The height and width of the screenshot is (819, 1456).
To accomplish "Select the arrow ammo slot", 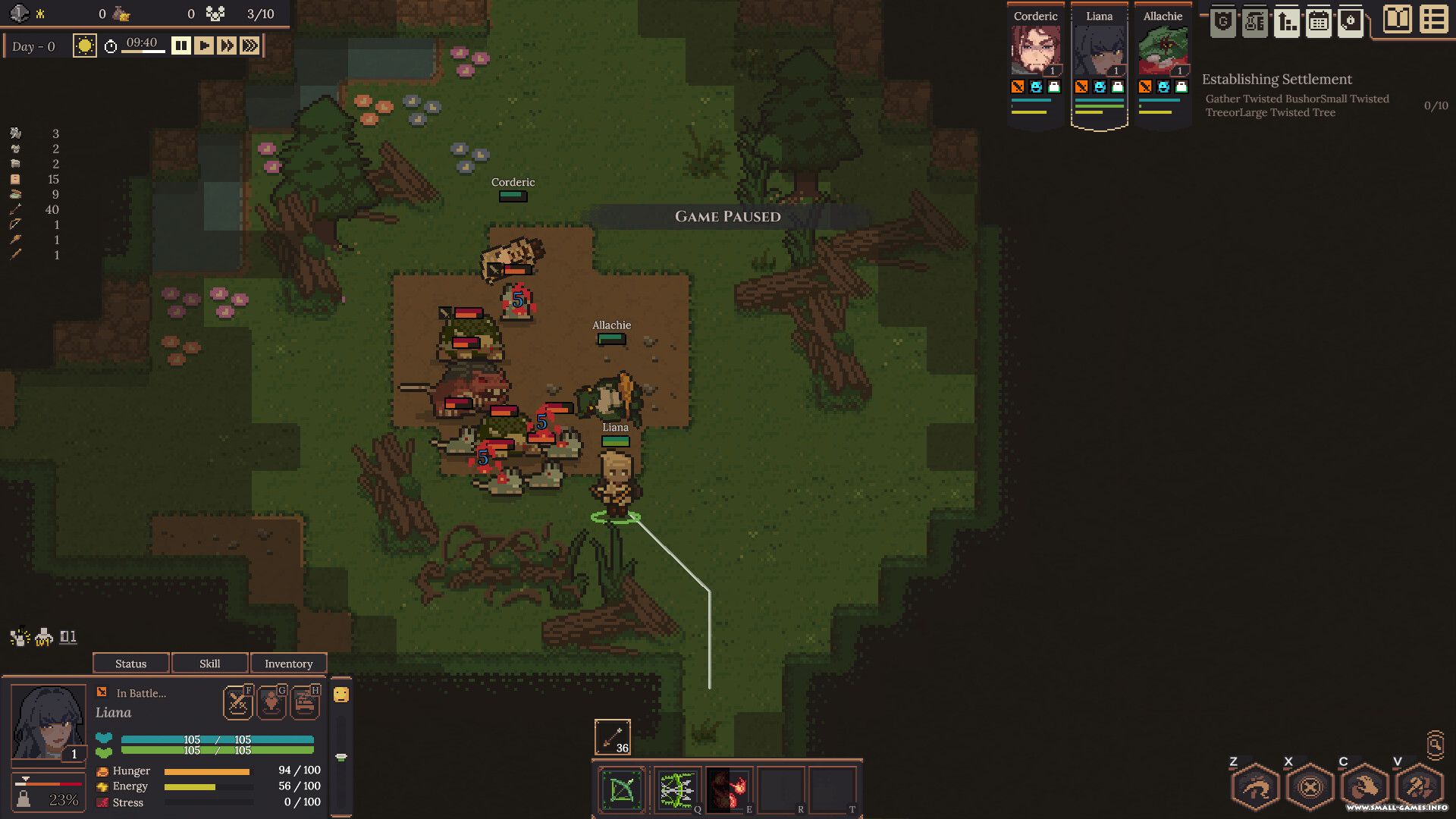I will 612,737.
